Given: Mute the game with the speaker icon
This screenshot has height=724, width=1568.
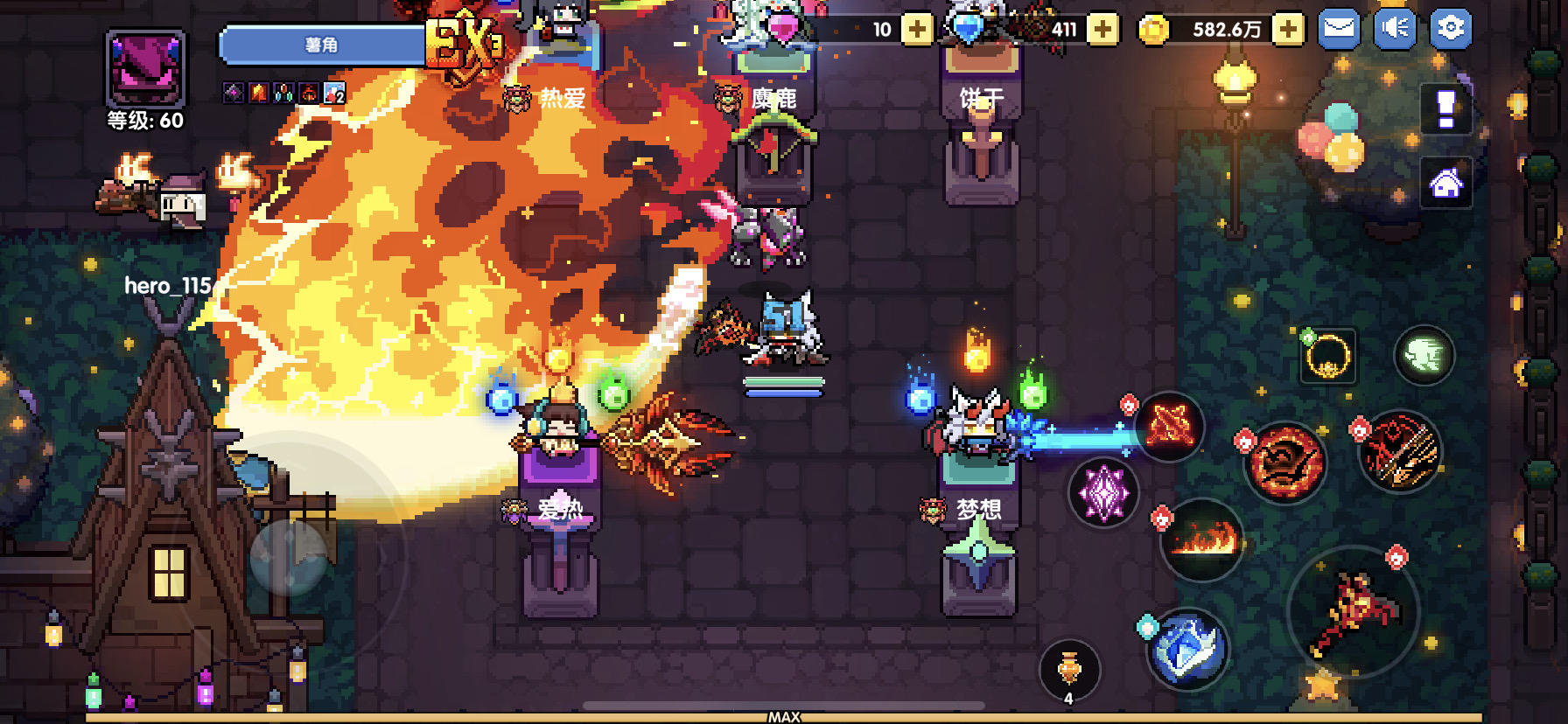Looking at the screenshot, I should coord(1394,27).
